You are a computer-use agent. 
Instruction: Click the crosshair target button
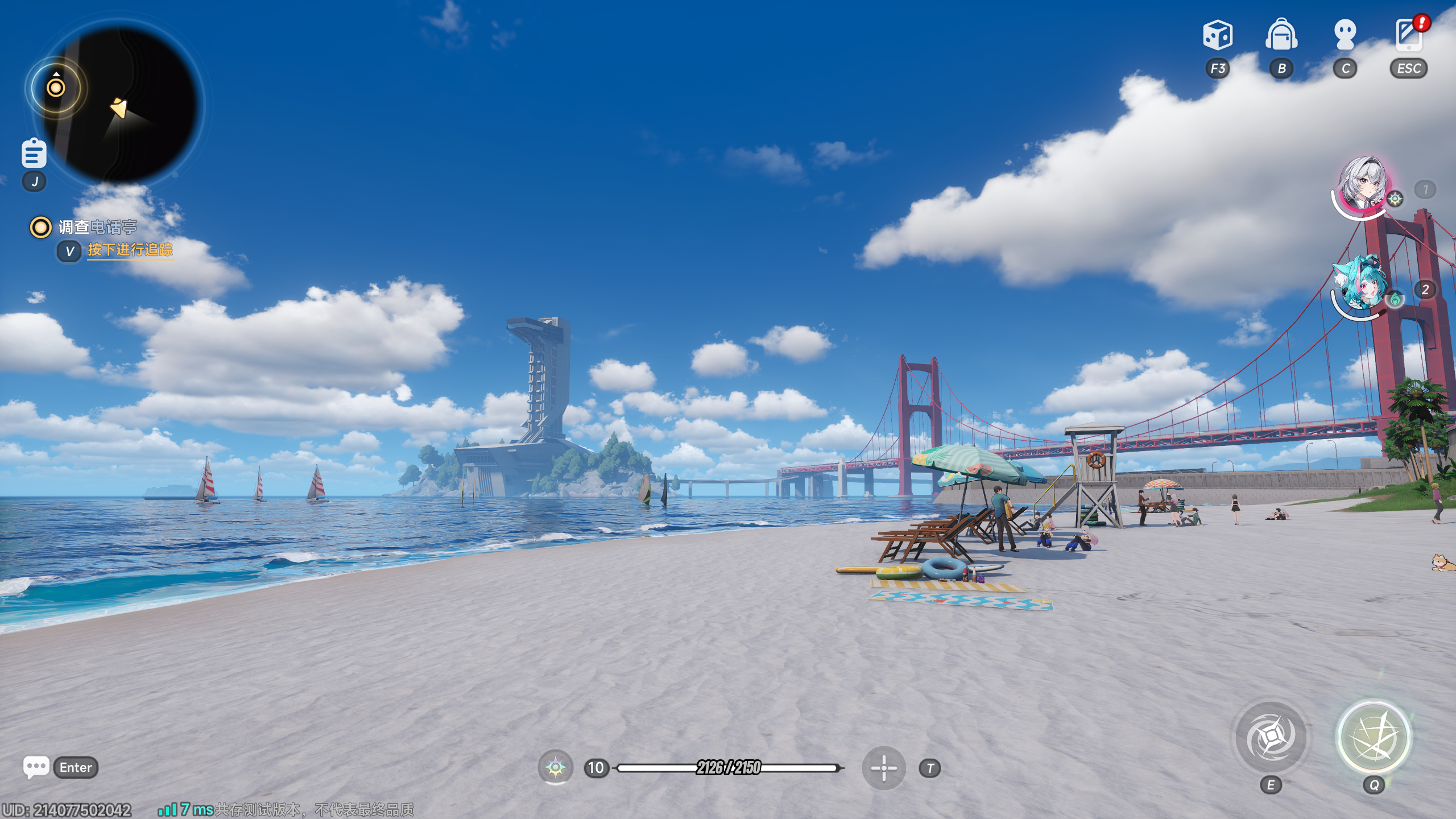884,768
